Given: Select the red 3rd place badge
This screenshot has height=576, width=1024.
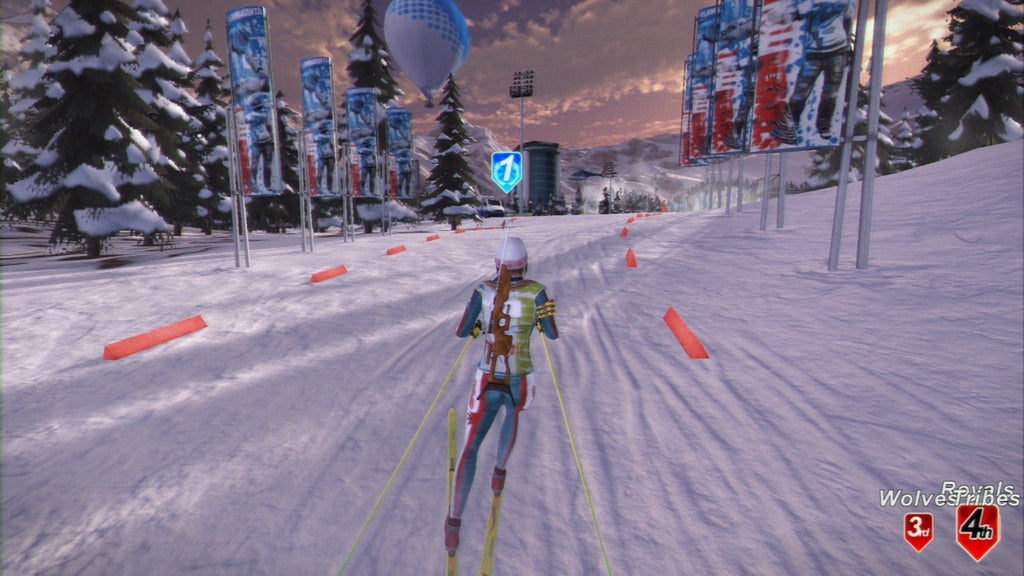Looking at the screenshot, I should coord(918,531).
